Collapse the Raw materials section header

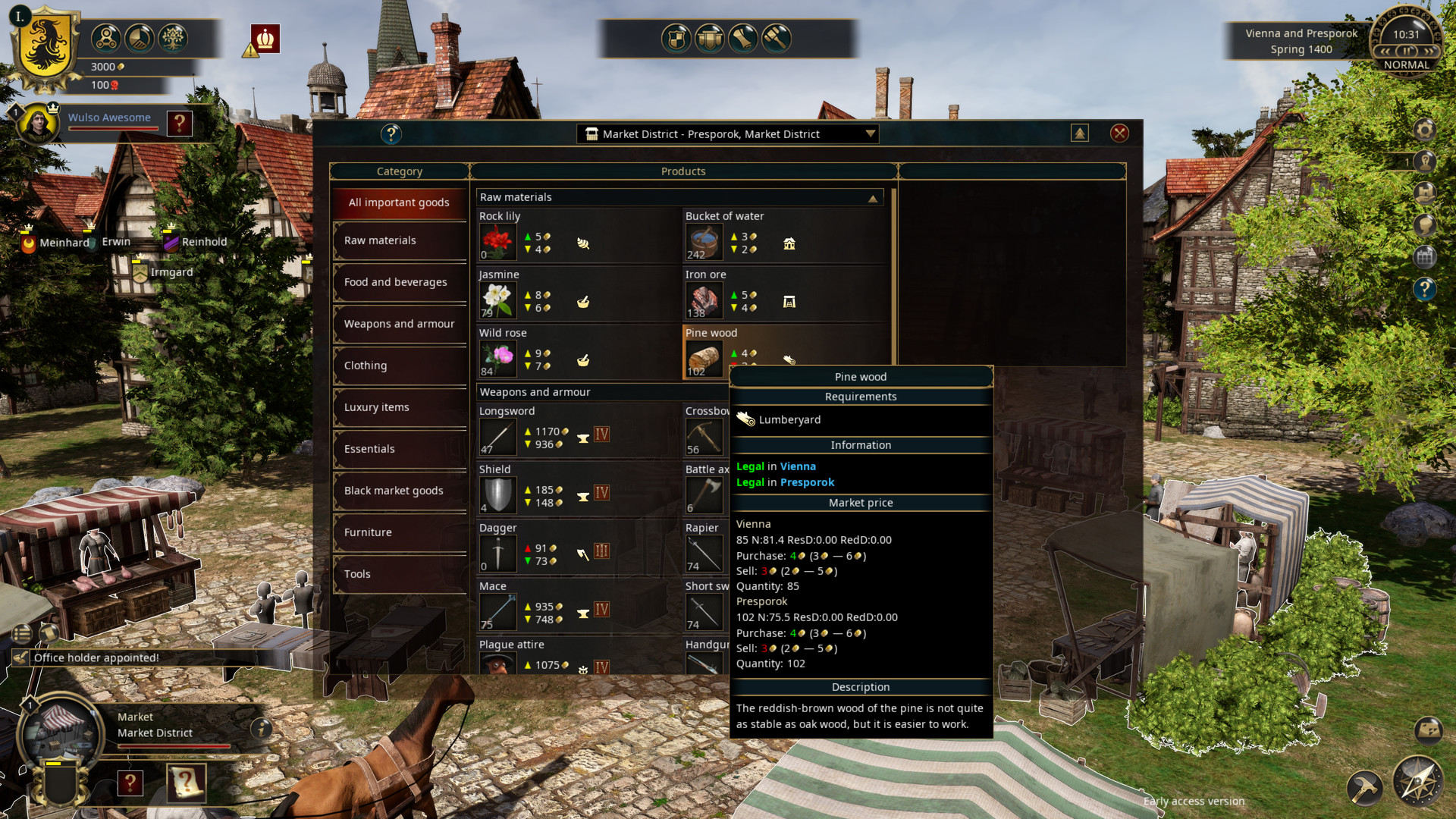click(873, 198)
